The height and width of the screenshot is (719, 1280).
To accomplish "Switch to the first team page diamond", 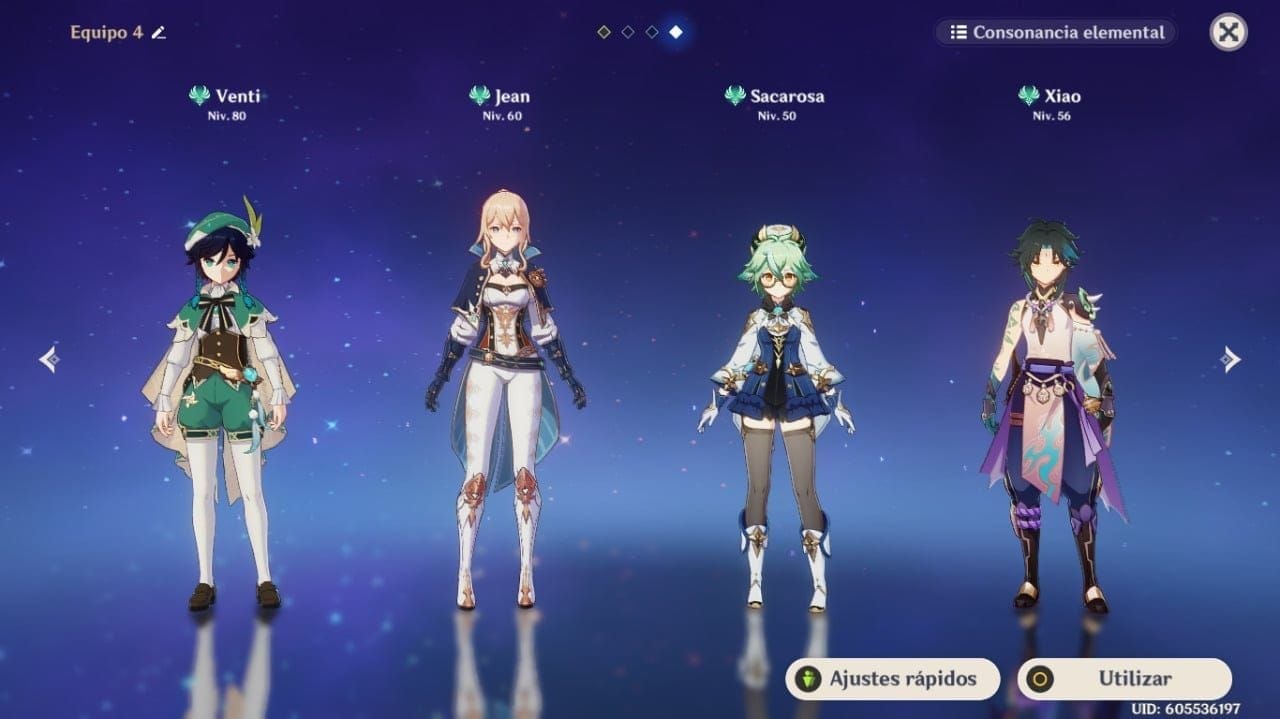I will click(604, 32).
